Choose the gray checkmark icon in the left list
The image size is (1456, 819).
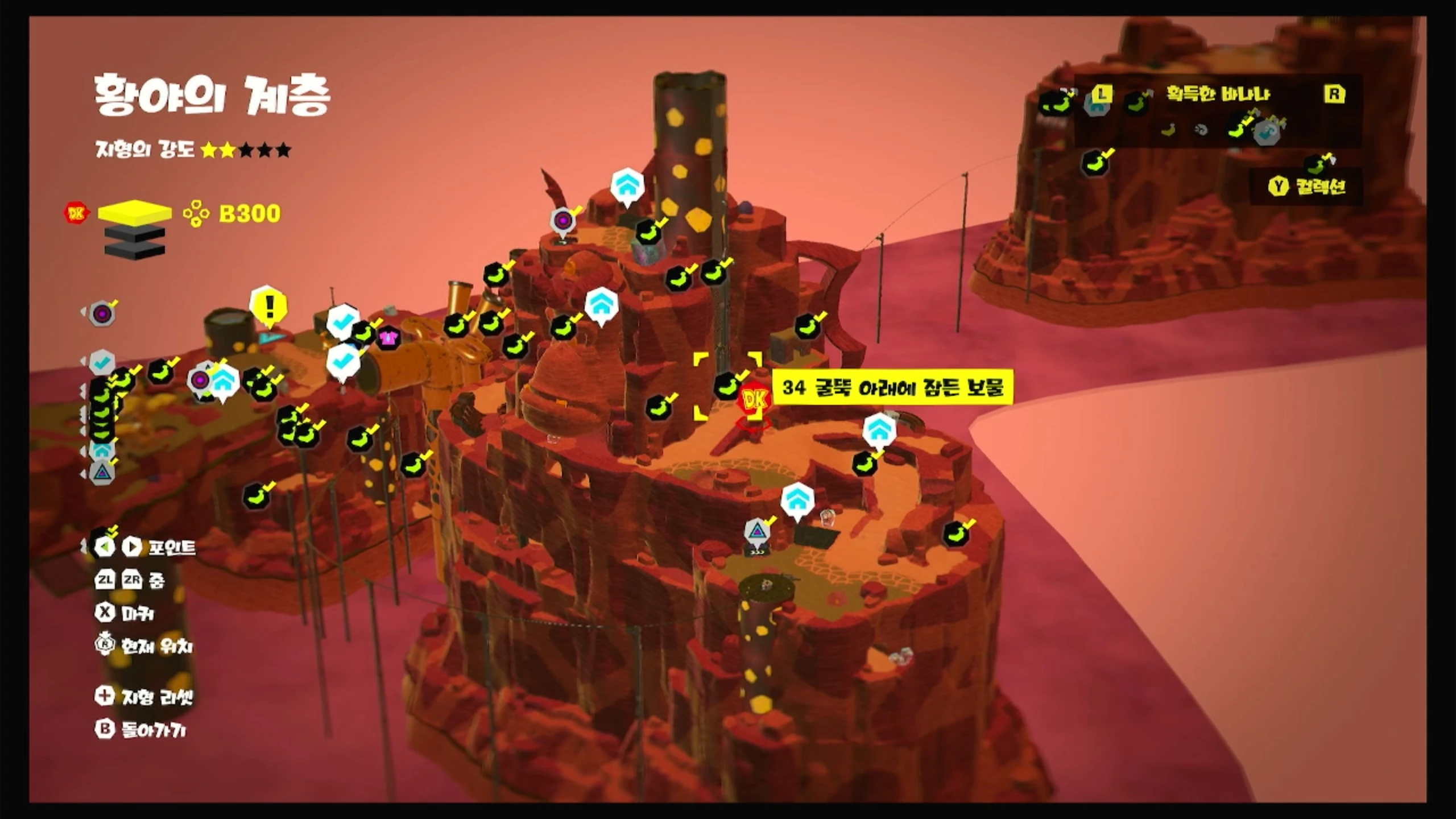point(103,361)
